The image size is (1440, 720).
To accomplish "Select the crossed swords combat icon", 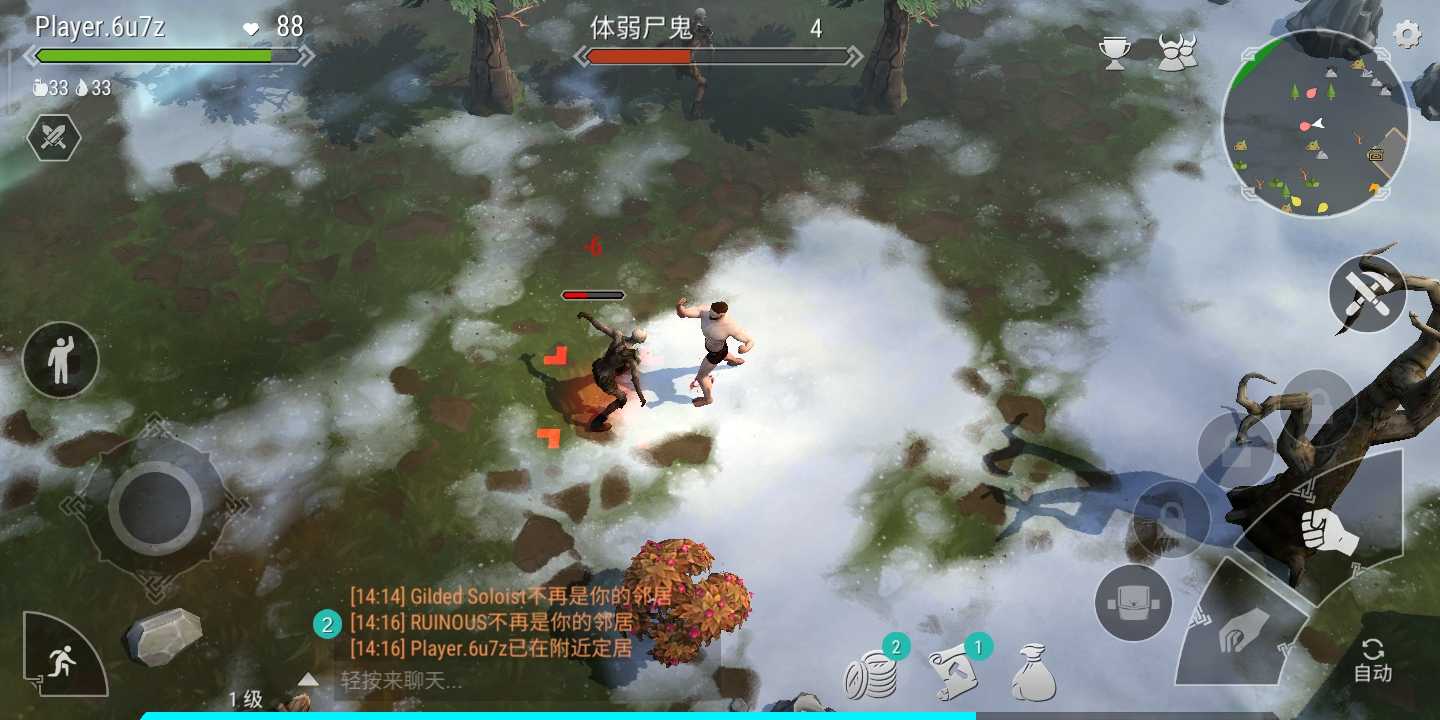I will tap(55, 138).
